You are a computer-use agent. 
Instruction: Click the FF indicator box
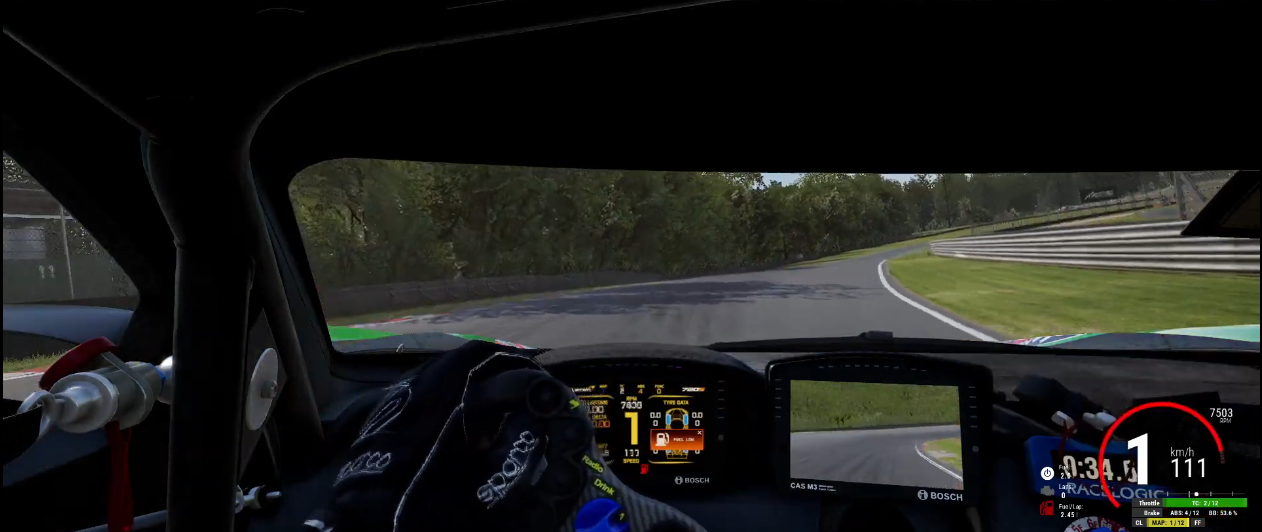tap(1197, 523)
